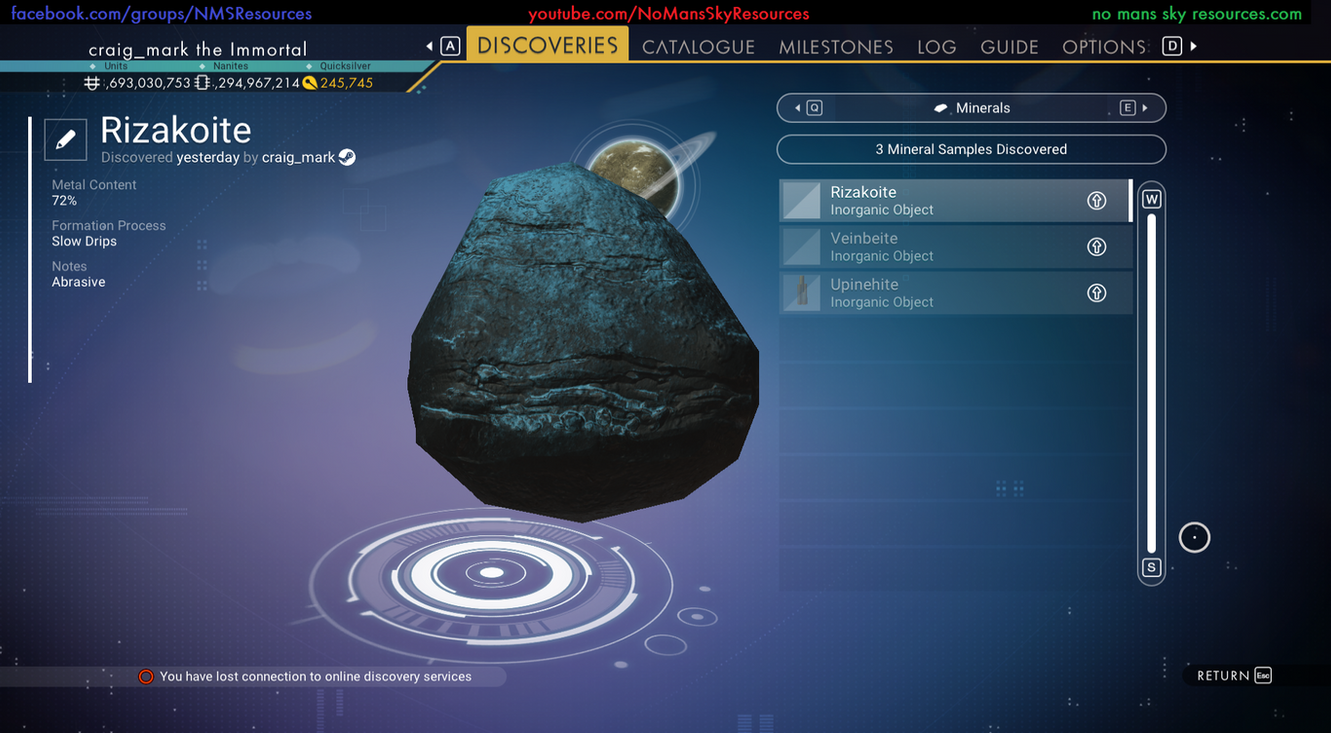Screen dimensions: 1331x733
Task: Open the MILESTONES tab
Action: pos(836,46)
